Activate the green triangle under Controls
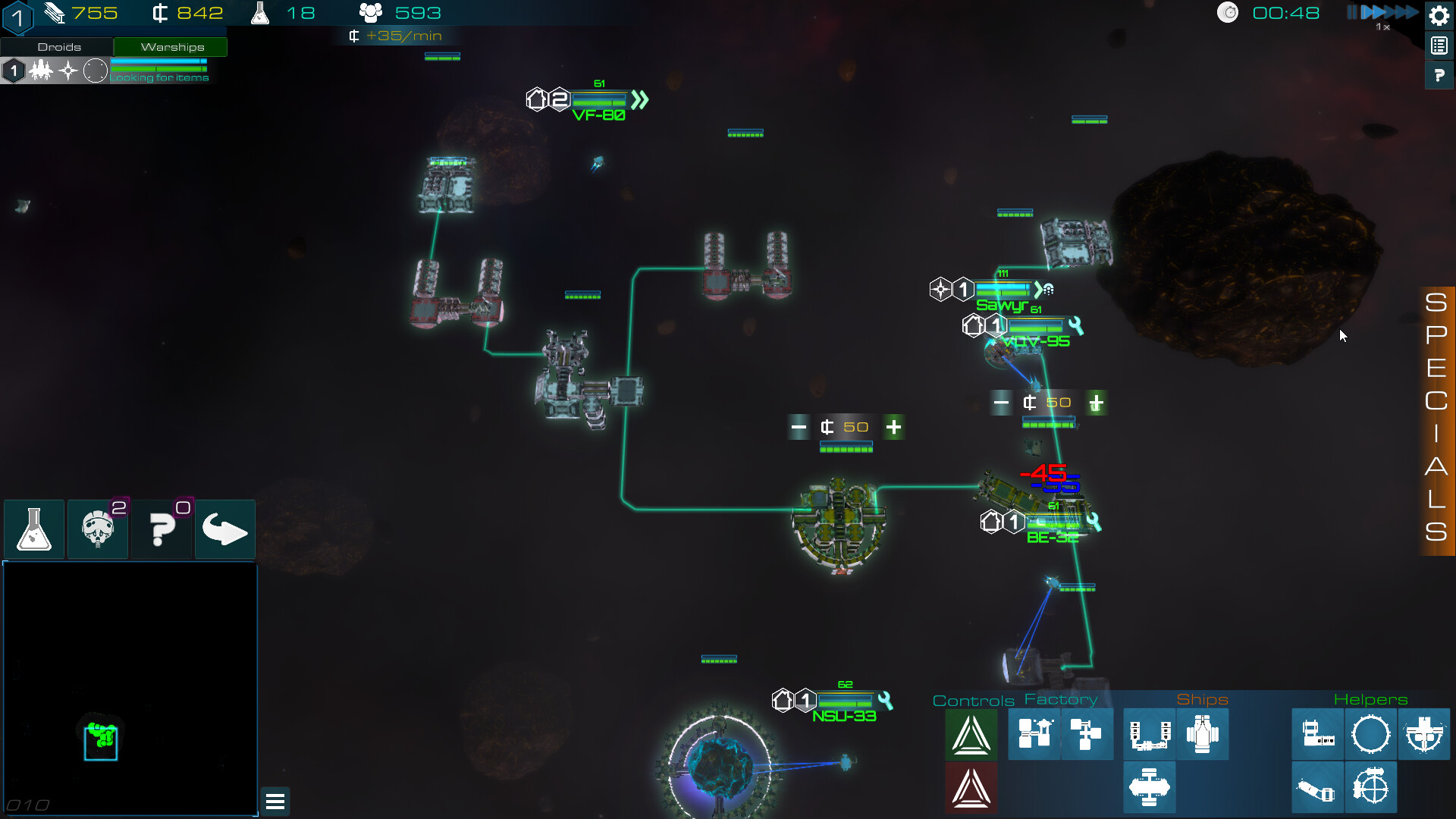 tap(971, 734)
